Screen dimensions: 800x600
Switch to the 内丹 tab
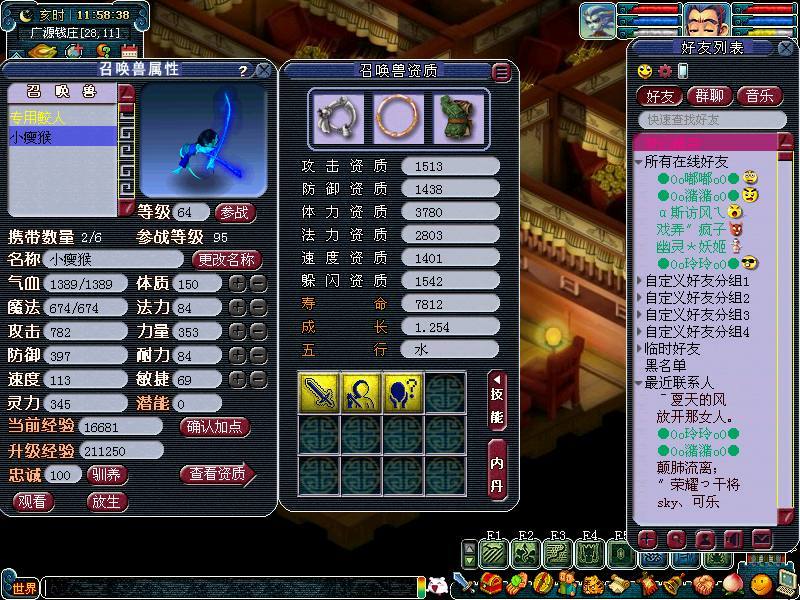click(497, 468)
